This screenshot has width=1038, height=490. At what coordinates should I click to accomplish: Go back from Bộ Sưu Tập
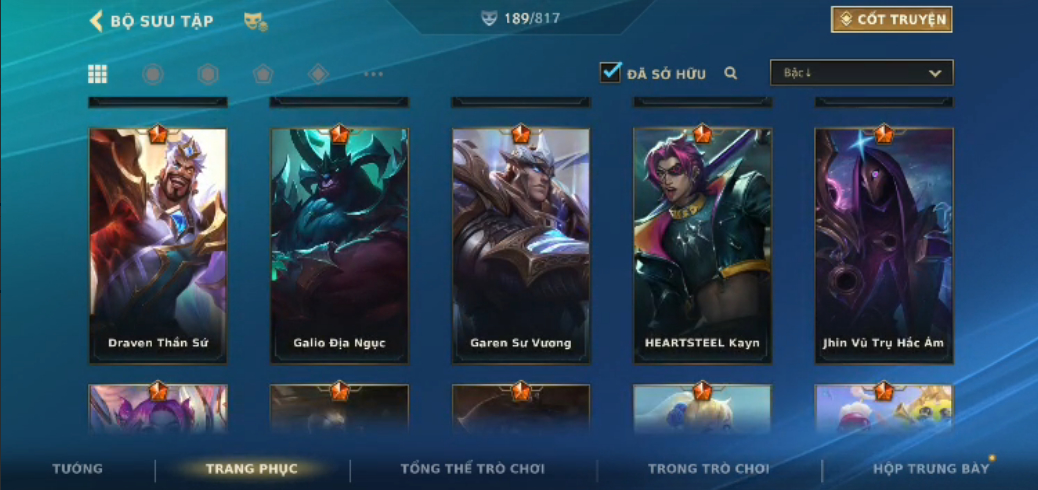pos(97,21)
